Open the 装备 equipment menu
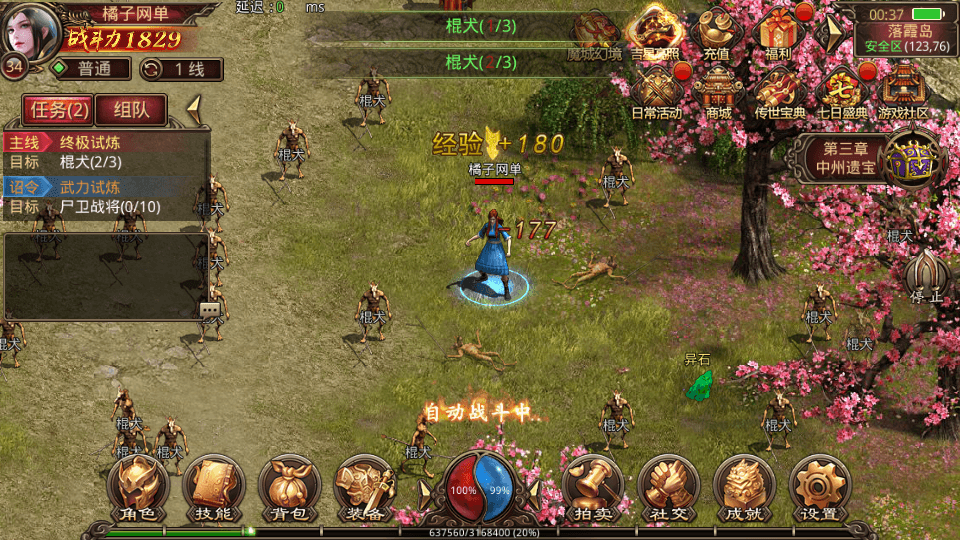960x540 pixels. (x=364, y=490)
